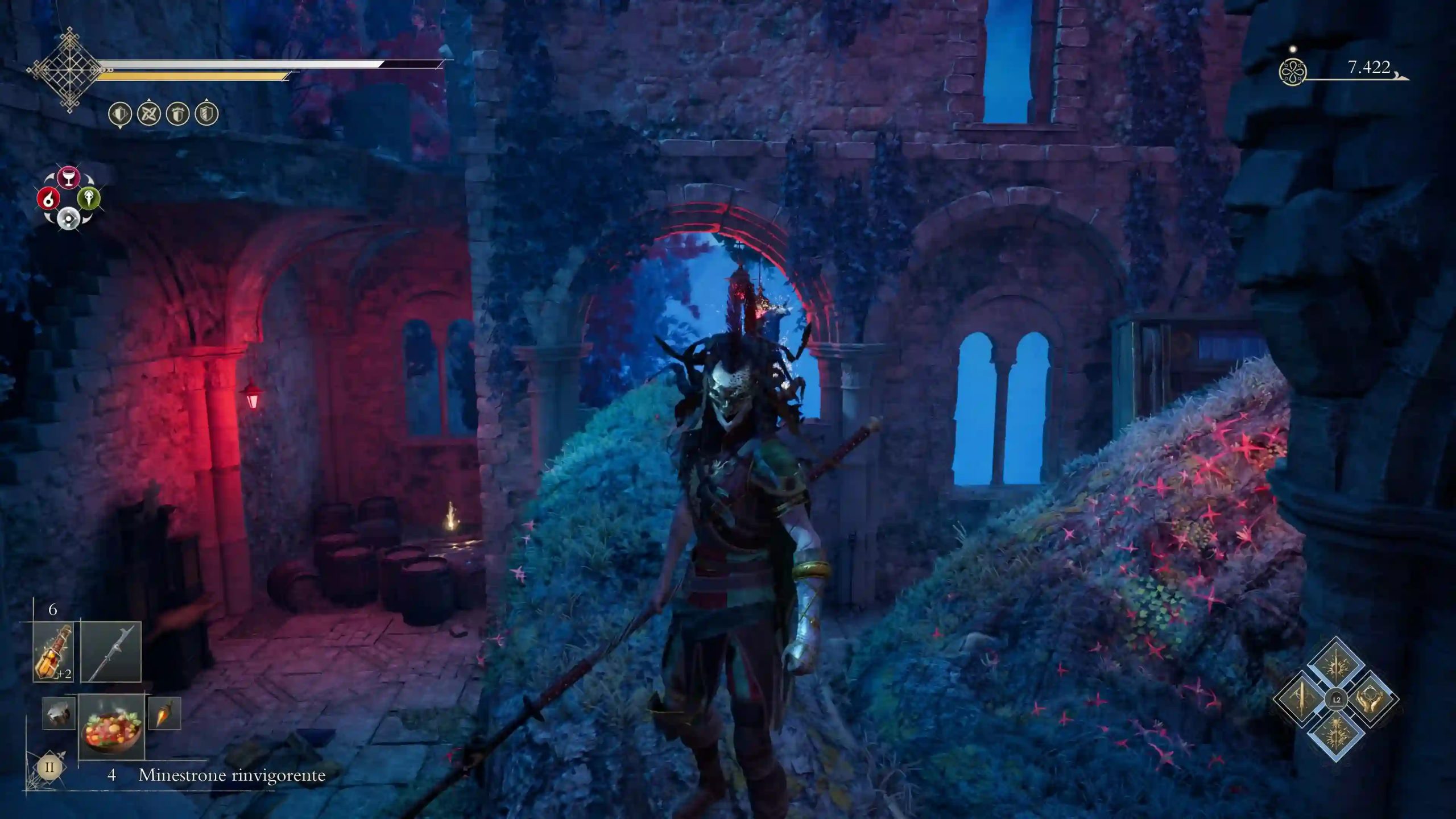The height and width of the screenshot is (819, 1456).
Task: Choose the silver helmet quick item
Action: coord(59,714)
